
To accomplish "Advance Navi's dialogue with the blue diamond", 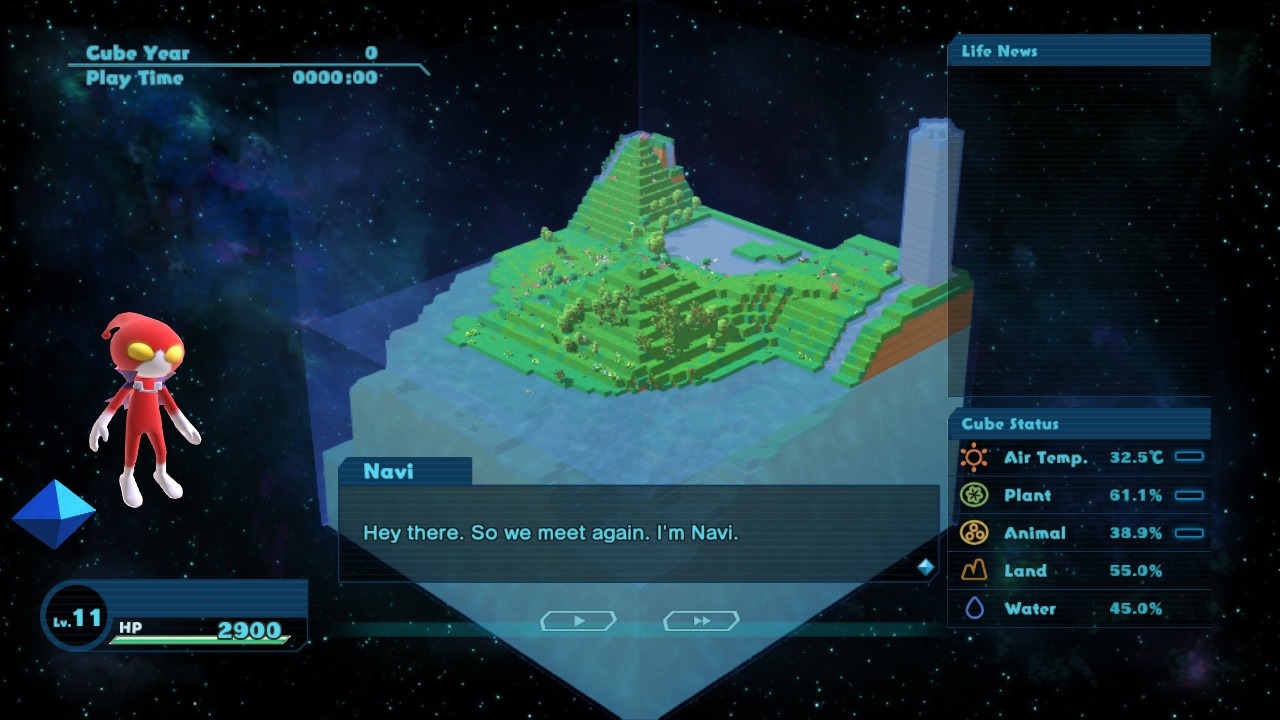I will tap(926, 567).
